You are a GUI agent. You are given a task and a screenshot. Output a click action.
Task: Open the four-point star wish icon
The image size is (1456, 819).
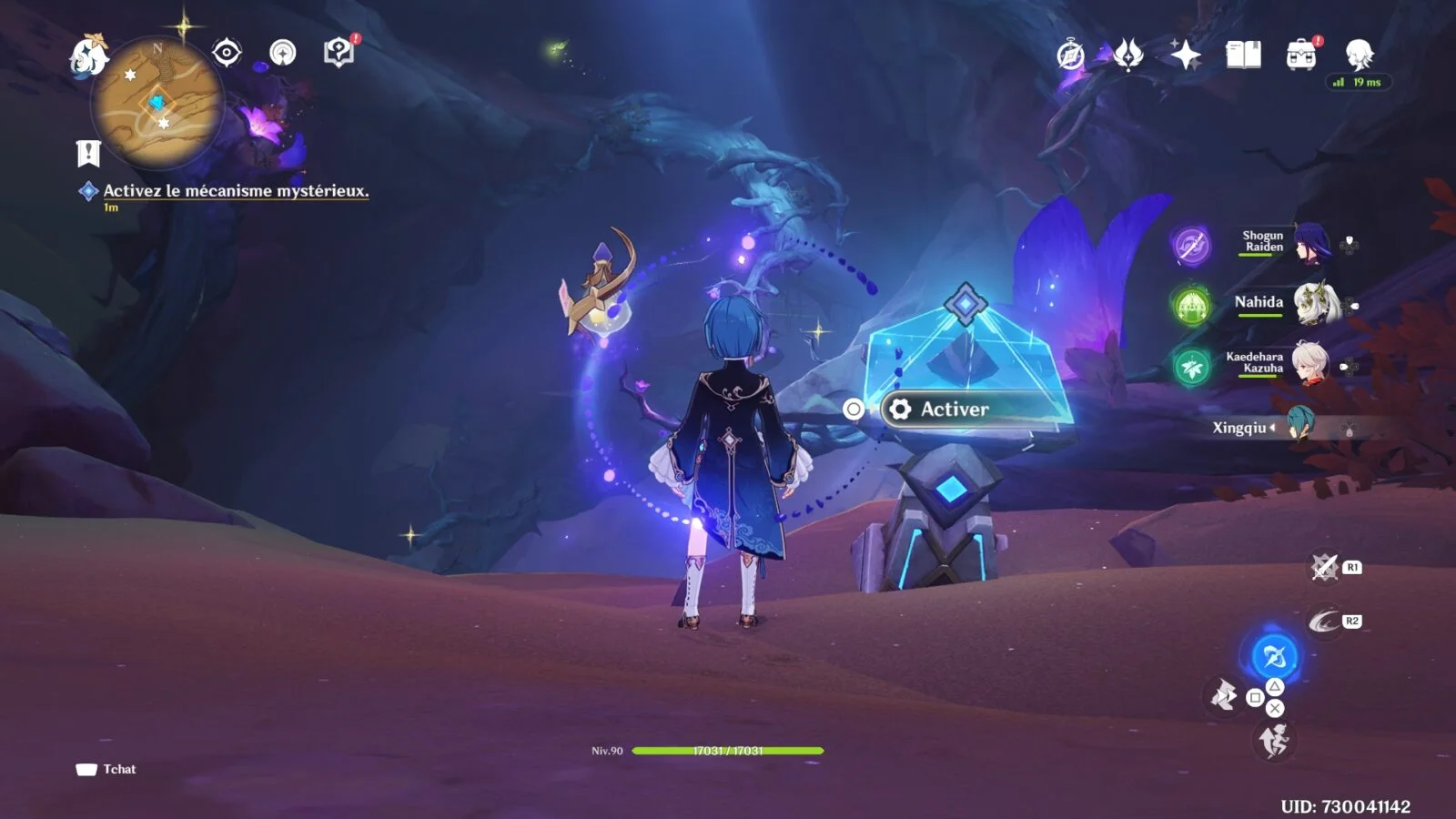(x=1186, y=56)
